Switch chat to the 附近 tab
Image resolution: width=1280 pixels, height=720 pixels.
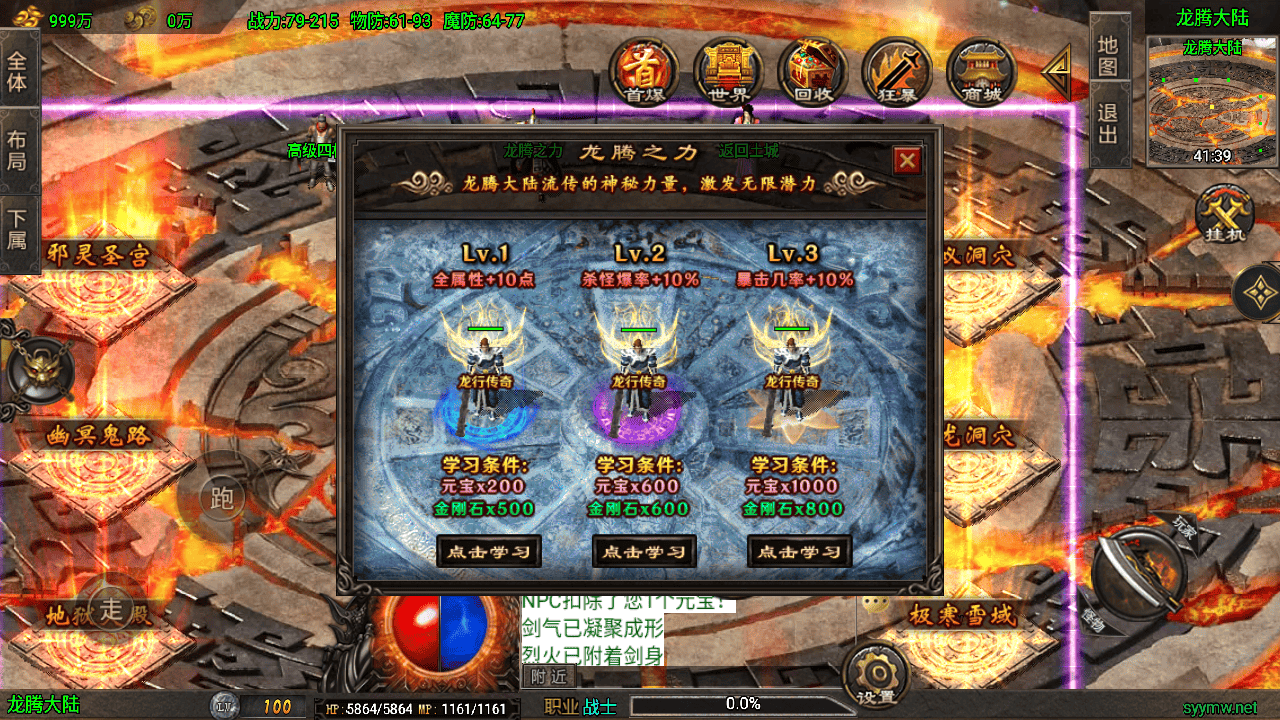(547, 677)
